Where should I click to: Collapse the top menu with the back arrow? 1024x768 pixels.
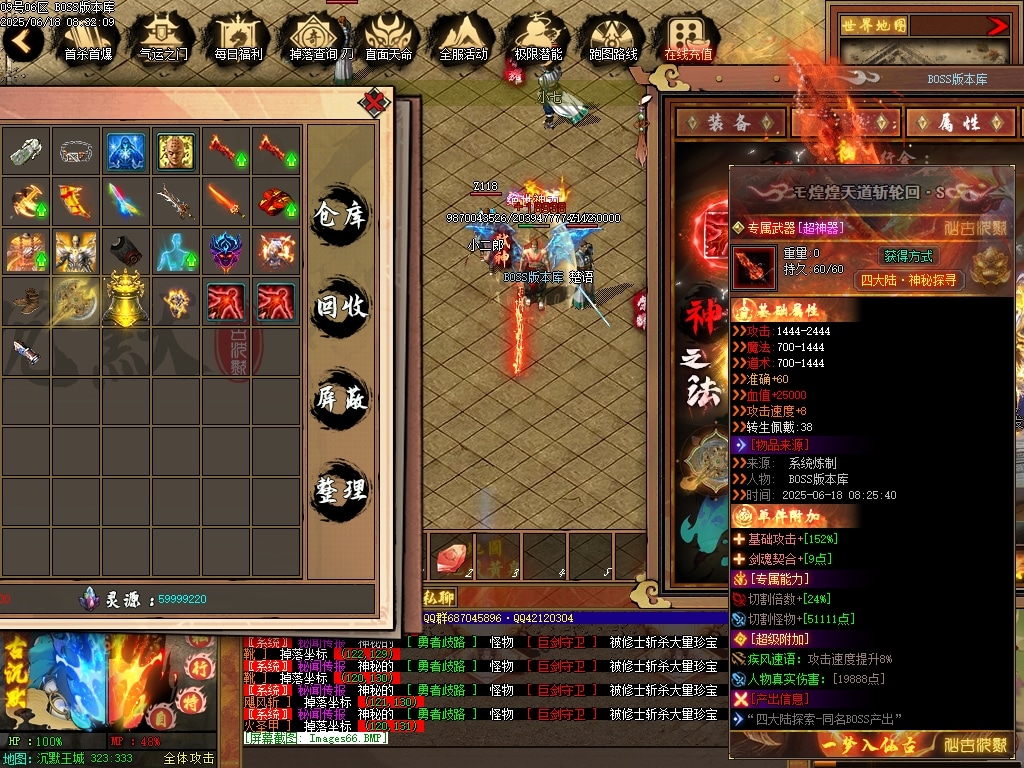[22, 42]
